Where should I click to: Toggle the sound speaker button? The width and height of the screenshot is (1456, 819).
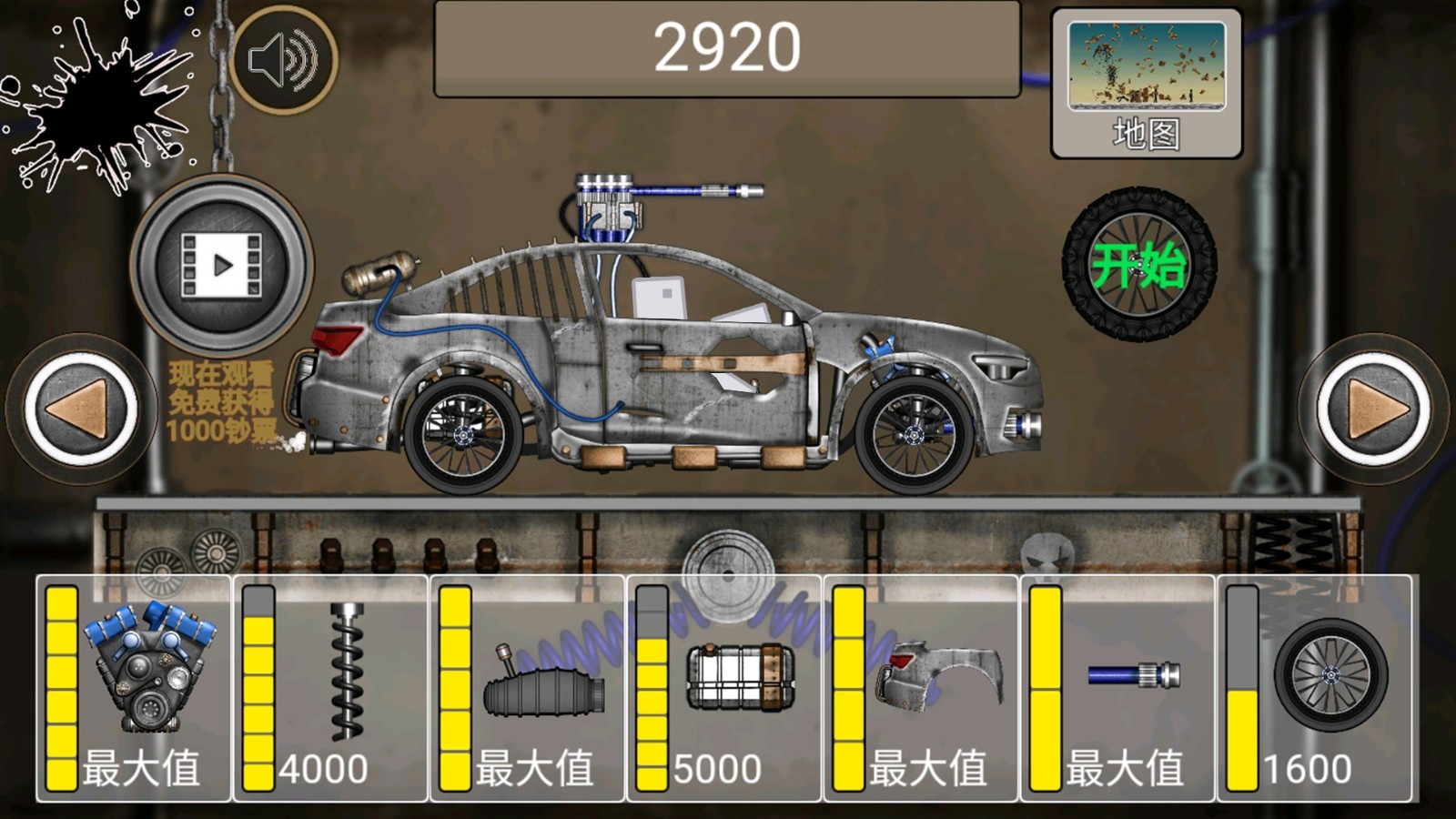click(283, 60)
